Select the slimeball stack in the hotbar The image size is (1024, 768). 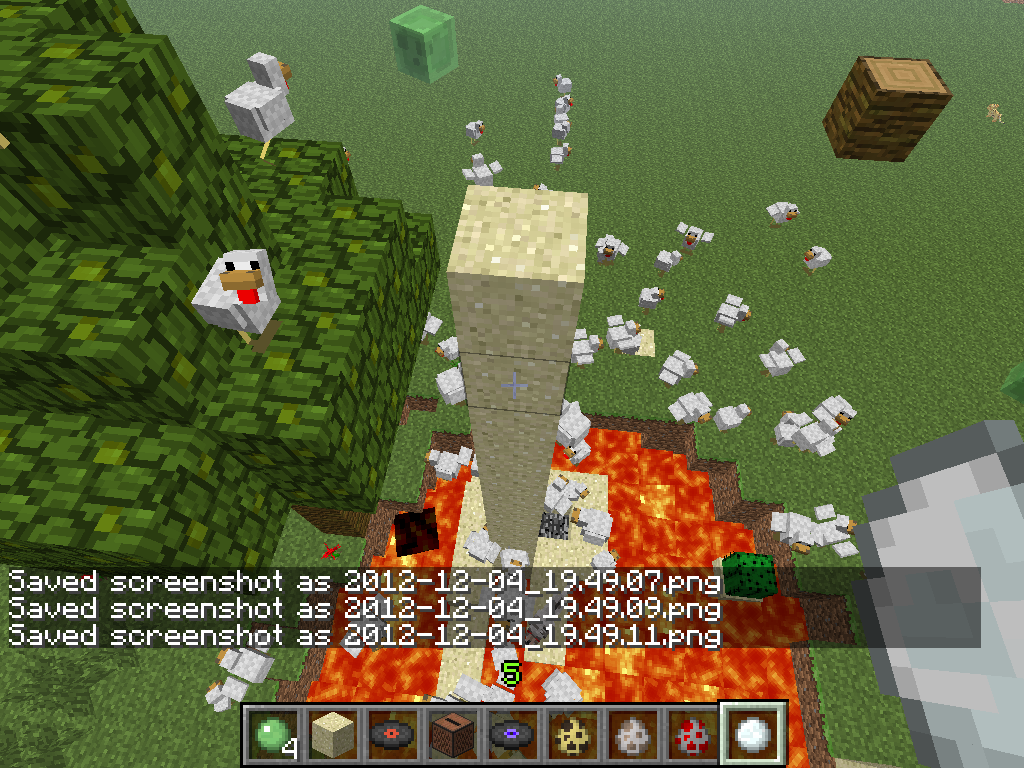point(270,734)
